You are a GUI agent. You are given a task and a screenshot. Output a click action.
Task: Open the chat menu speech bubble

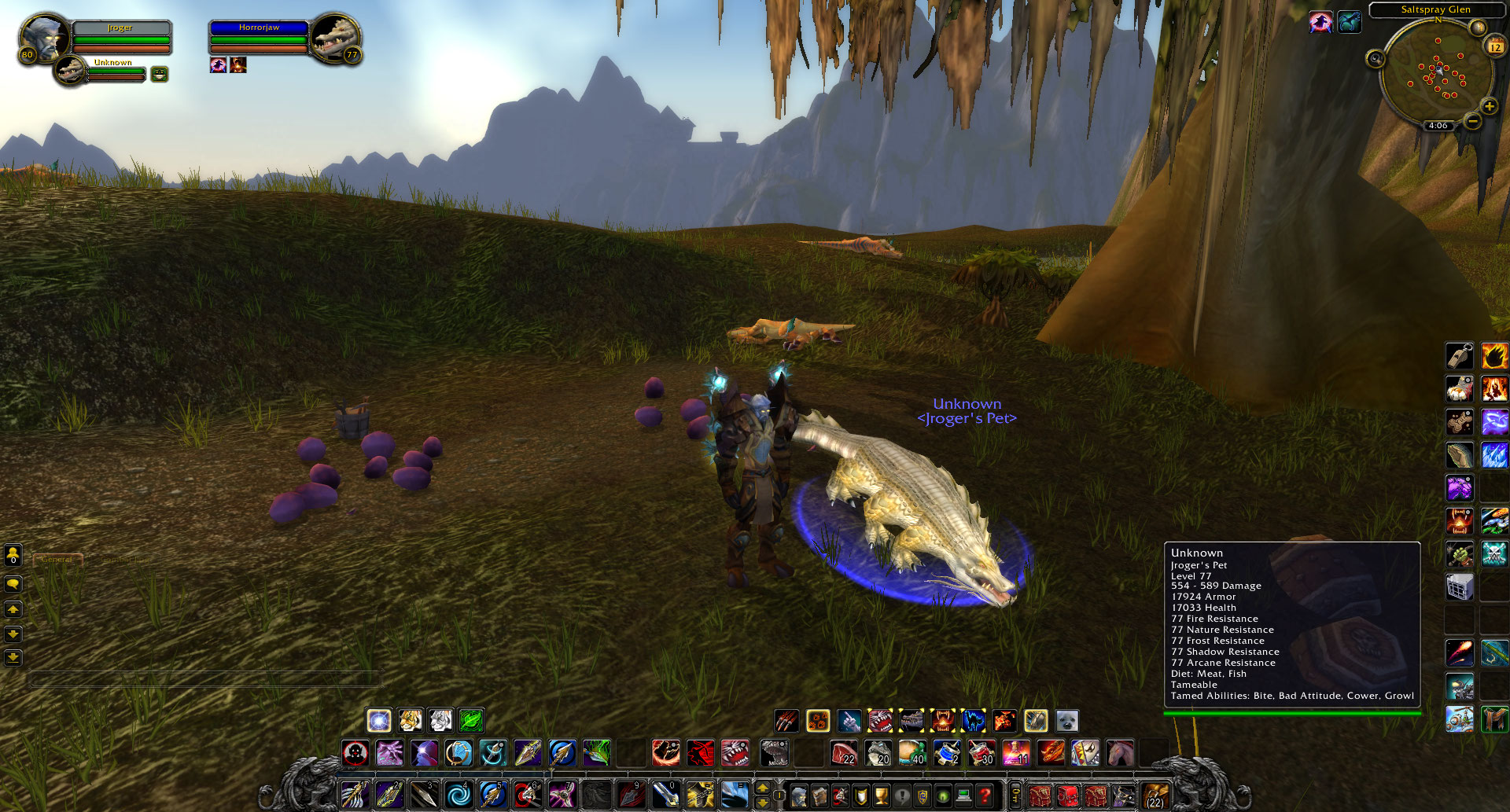tap(13, 584)
